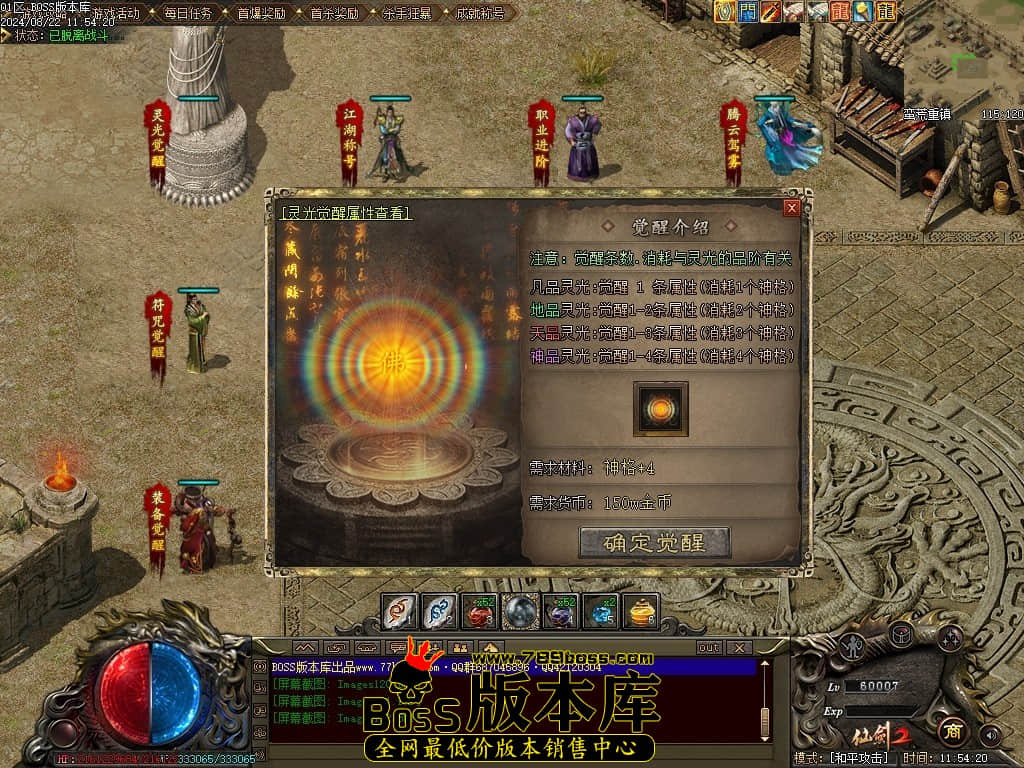Open the character equipment round icon

[852, 646]
